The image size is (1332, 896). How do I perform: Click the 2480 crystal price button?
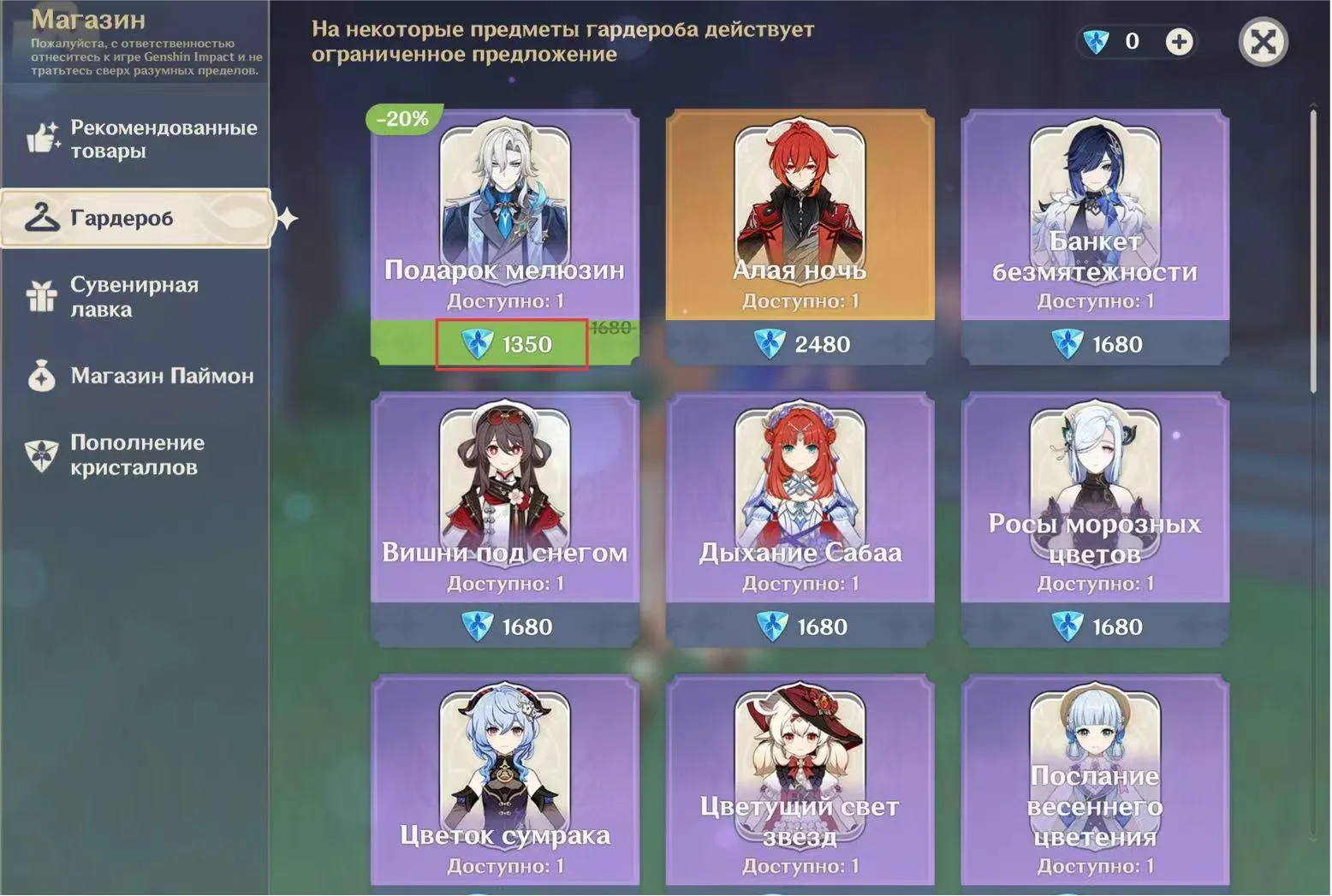(800, 344)
